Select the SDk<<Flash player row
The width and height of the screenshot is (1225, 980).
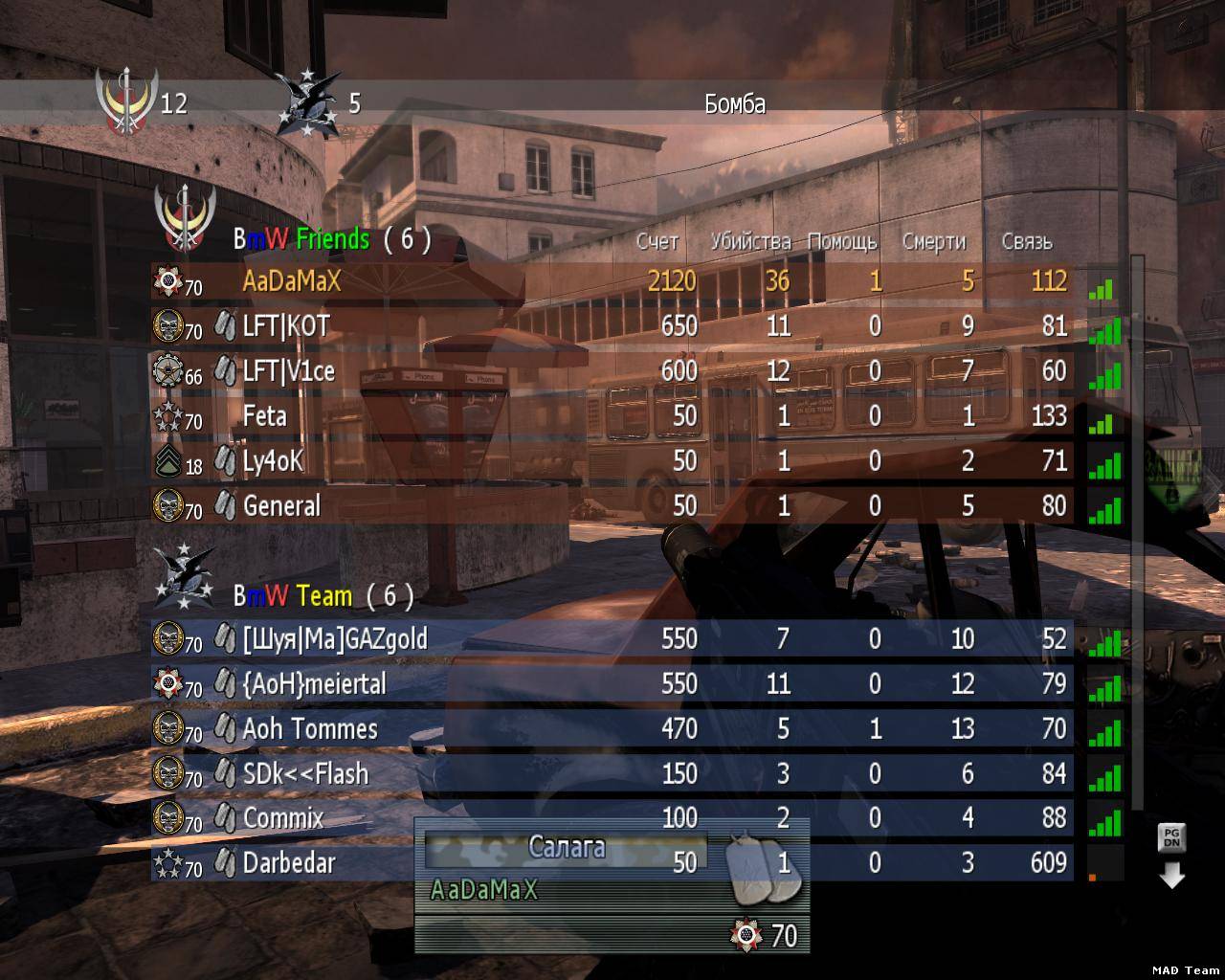point(612,773)
